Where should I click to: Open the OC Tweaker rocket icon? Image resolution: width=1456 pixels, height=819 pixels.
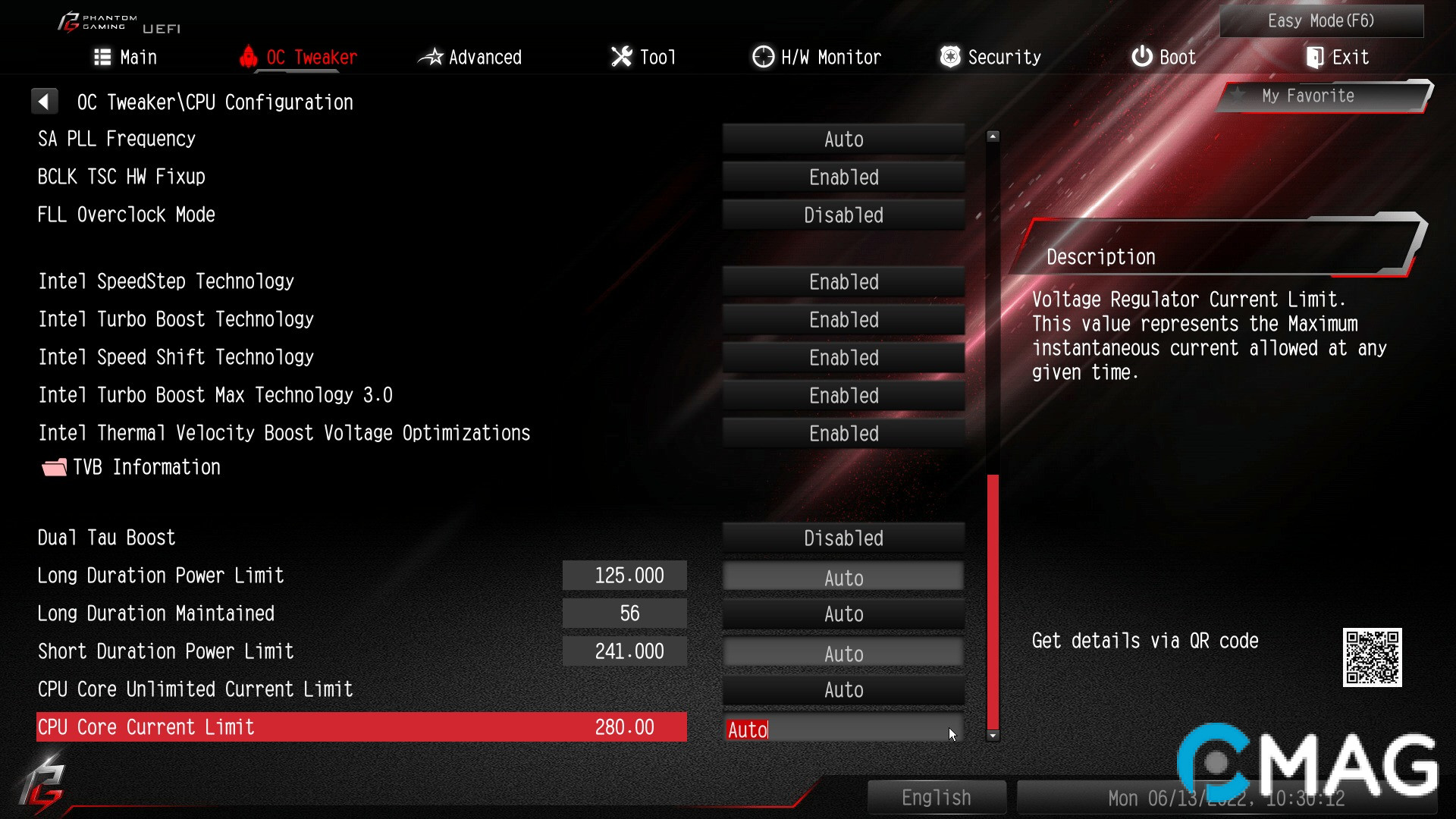click(249, 56)
